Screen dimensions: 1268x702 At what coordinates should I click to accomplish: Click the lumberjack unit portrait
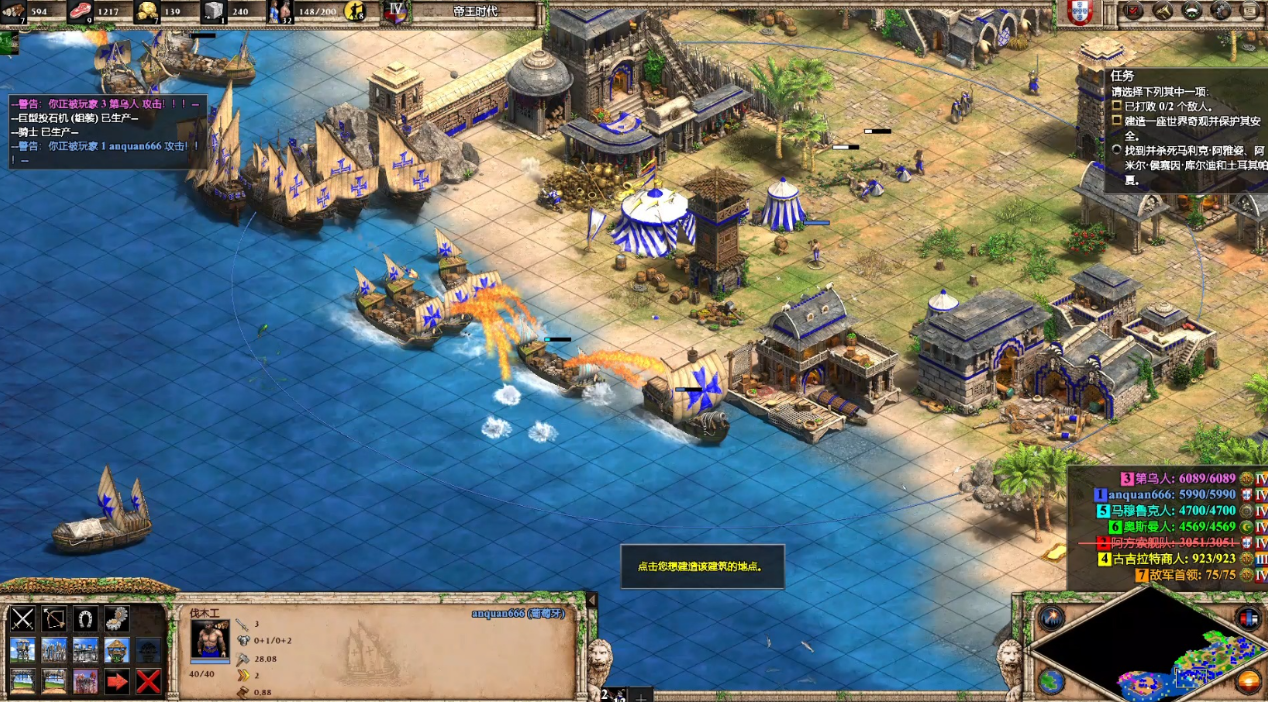210,639
